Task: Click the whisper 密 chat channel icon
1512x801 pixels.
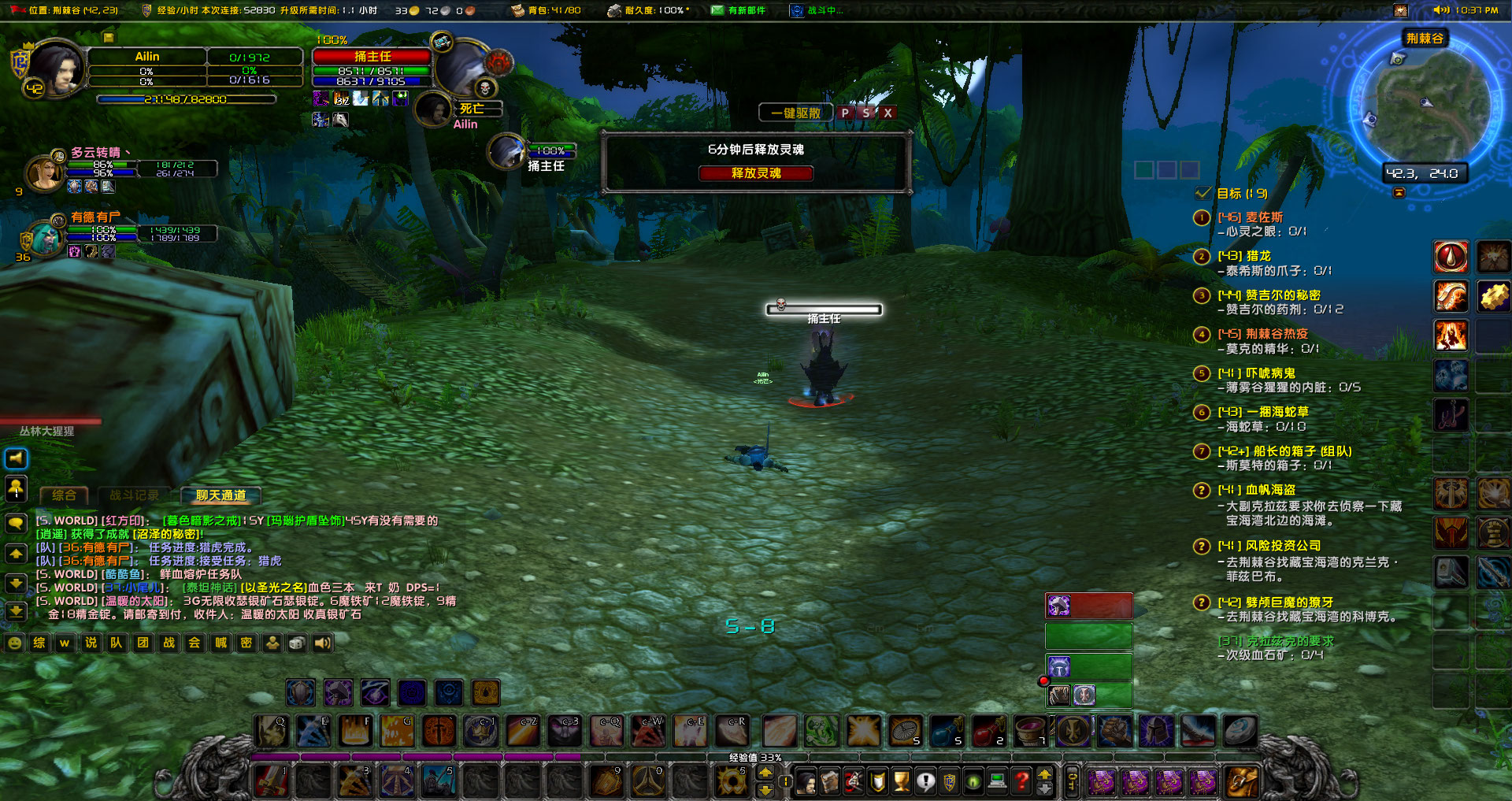Action: pyautogui.click(x=246, y=643)
